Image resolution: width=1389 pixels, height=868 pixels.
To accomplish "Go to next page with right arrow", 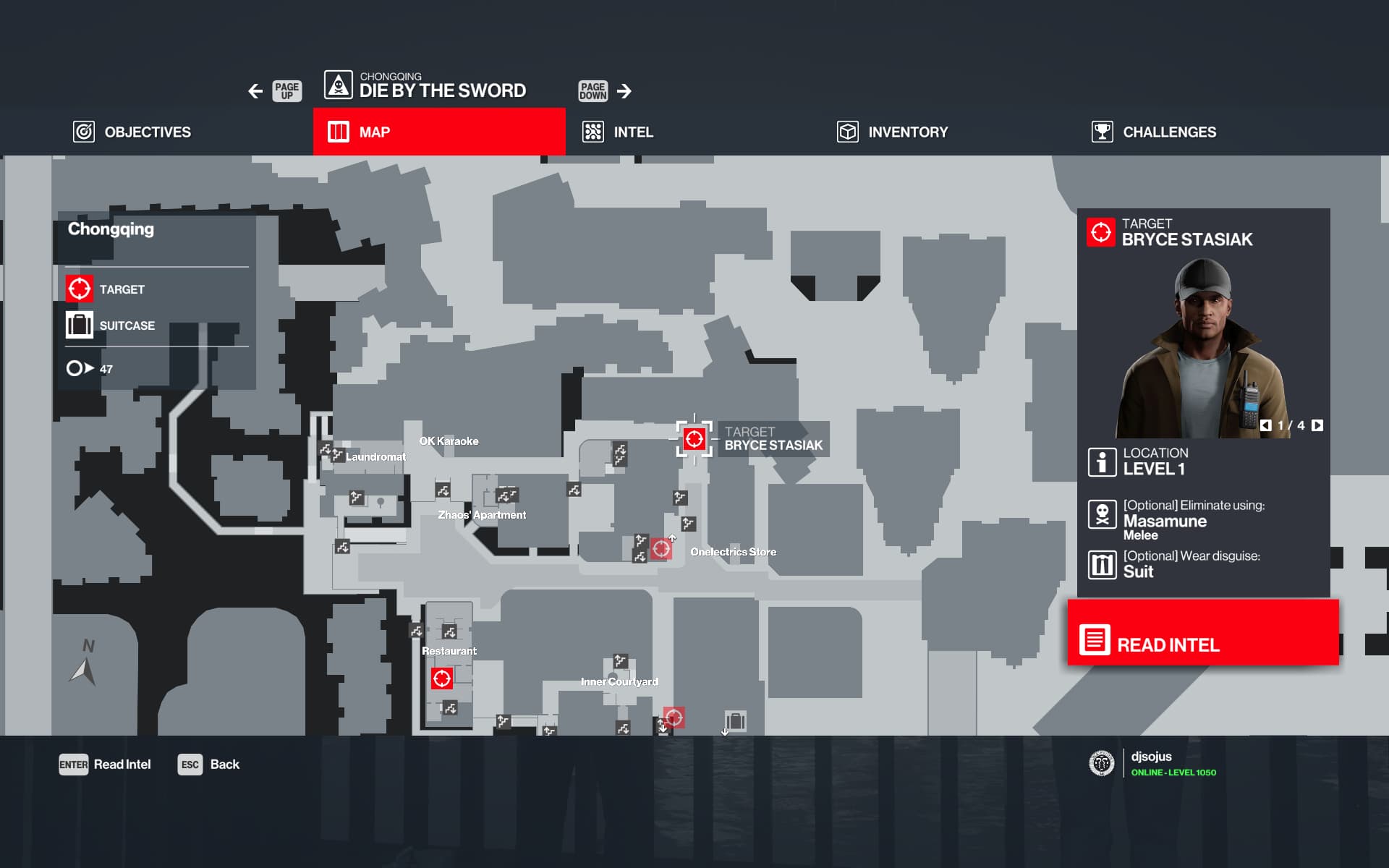I will click(624, 91).
